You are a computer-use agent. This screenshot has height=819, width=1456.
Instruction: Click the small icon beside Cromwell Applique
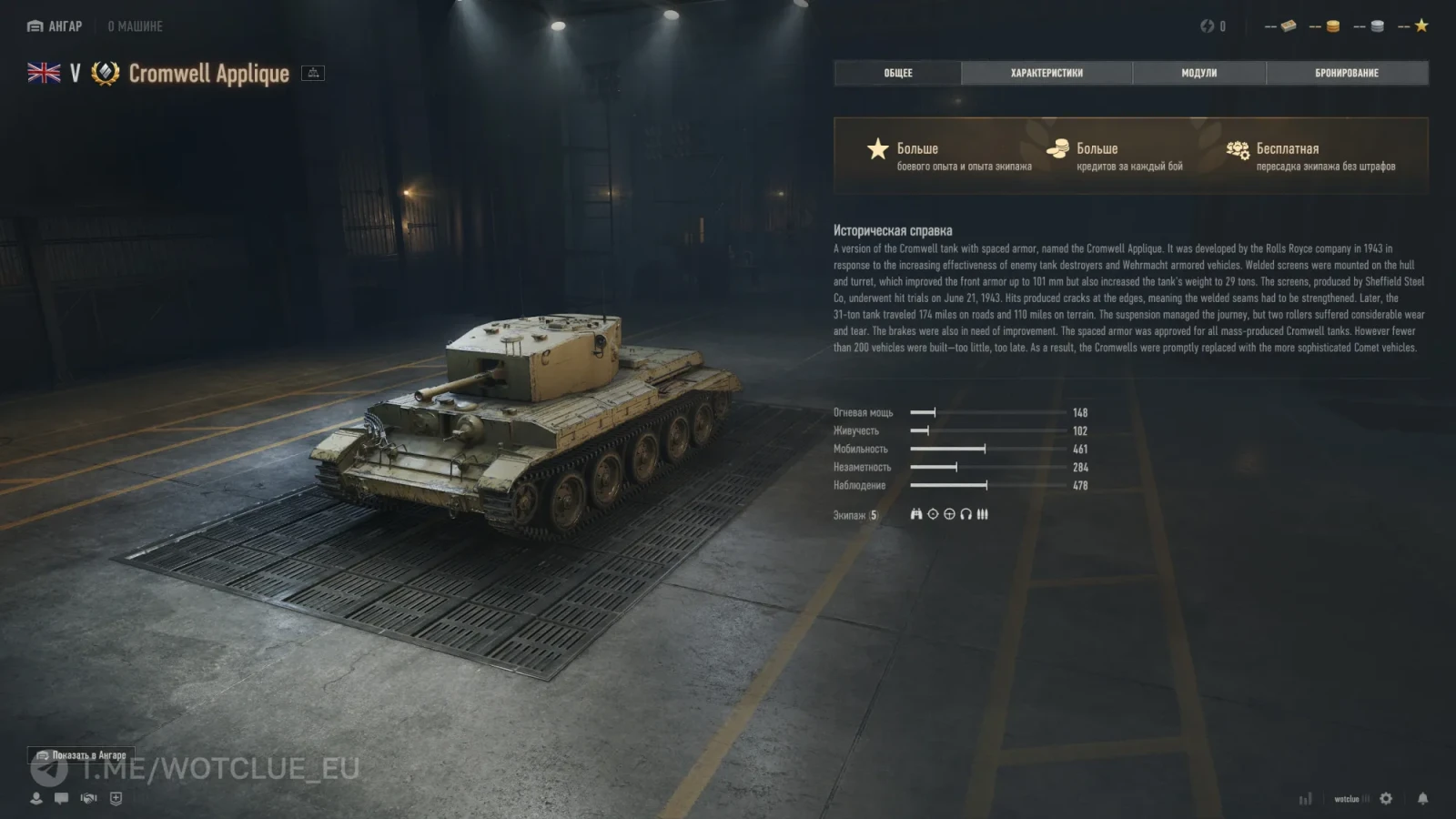[x=313, y=73]
